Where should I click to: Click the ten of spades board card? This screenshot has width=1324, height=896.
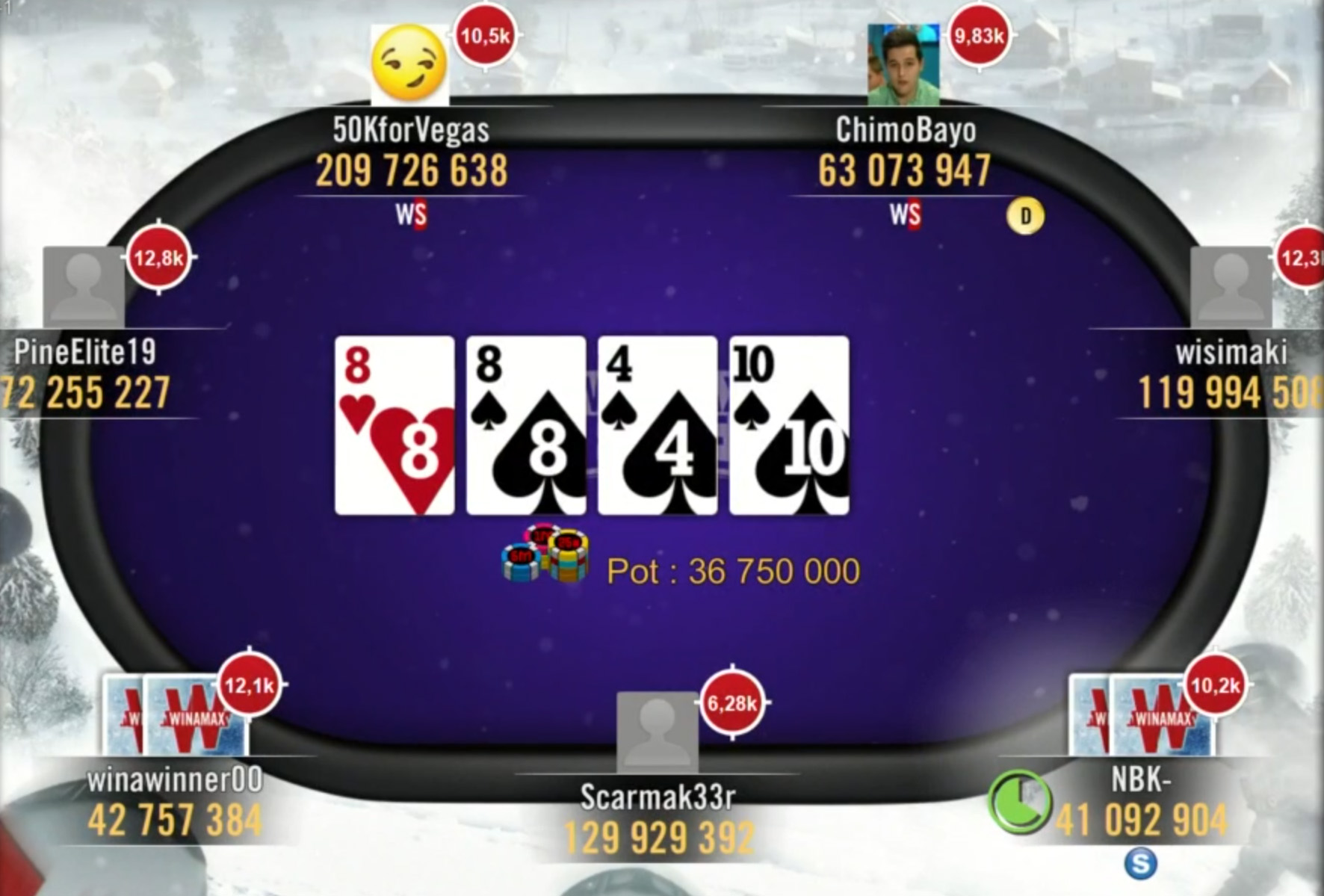click(789, 425)
